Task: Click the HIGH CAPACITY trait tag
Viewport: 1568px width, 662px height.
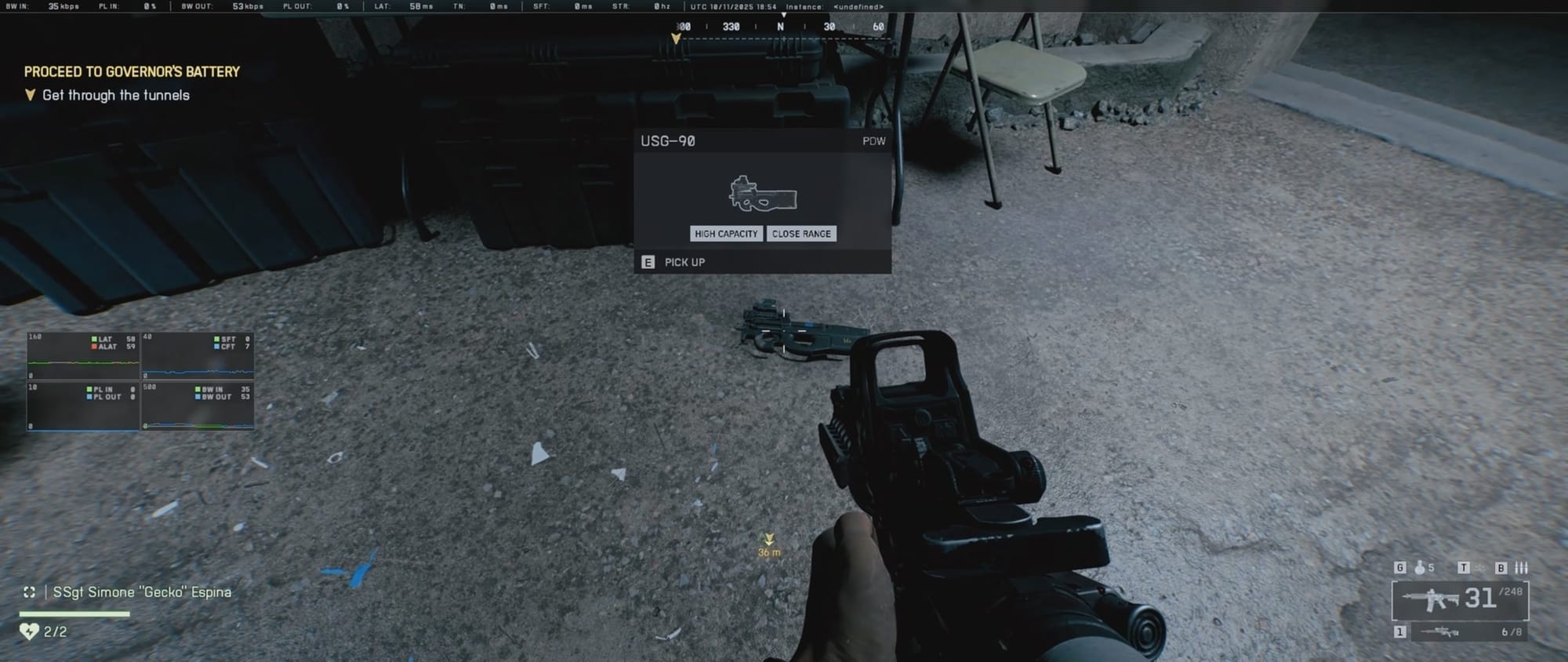Action: coord(725,234)
